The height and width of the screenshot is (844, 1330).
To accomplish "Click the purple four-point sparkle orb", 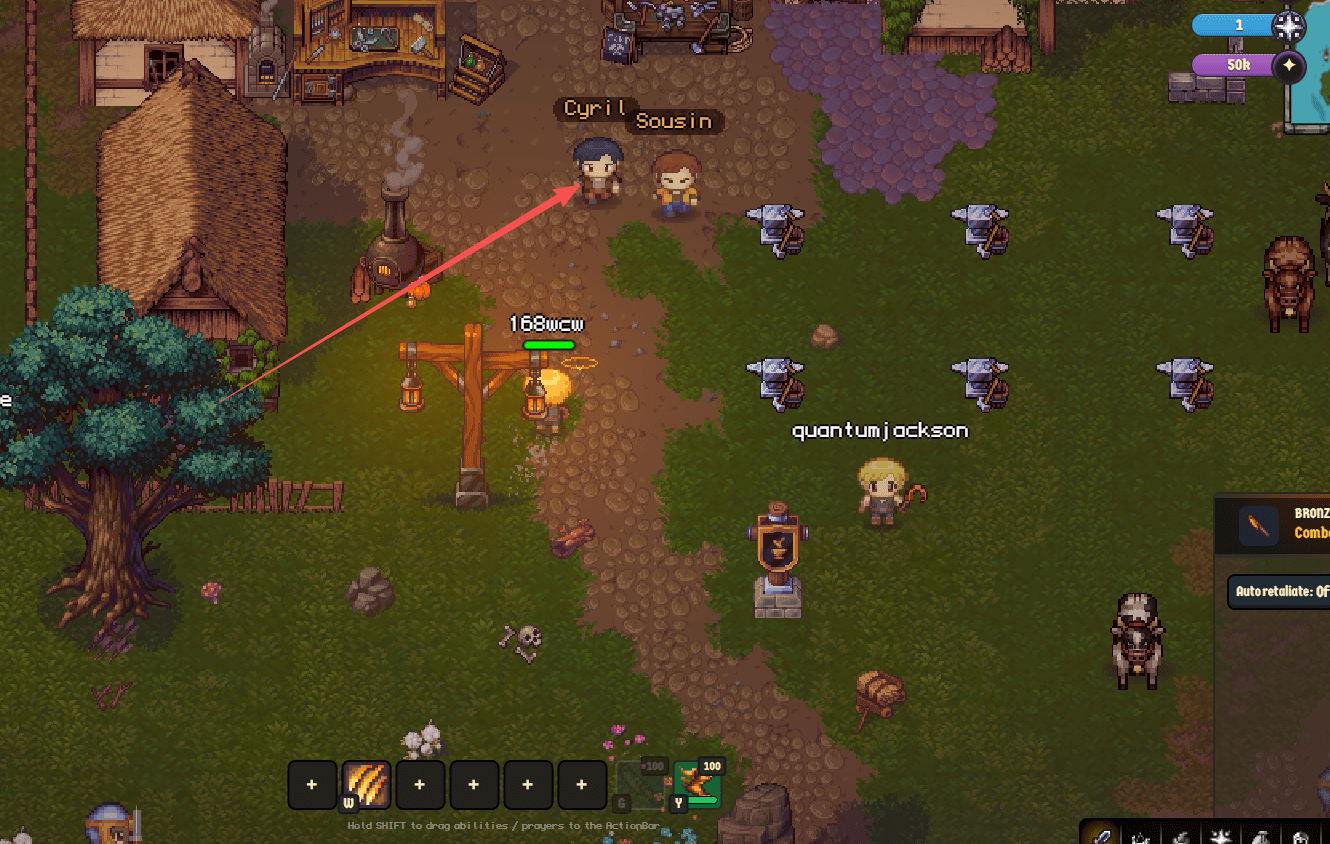I will [x=1289, y=66].
